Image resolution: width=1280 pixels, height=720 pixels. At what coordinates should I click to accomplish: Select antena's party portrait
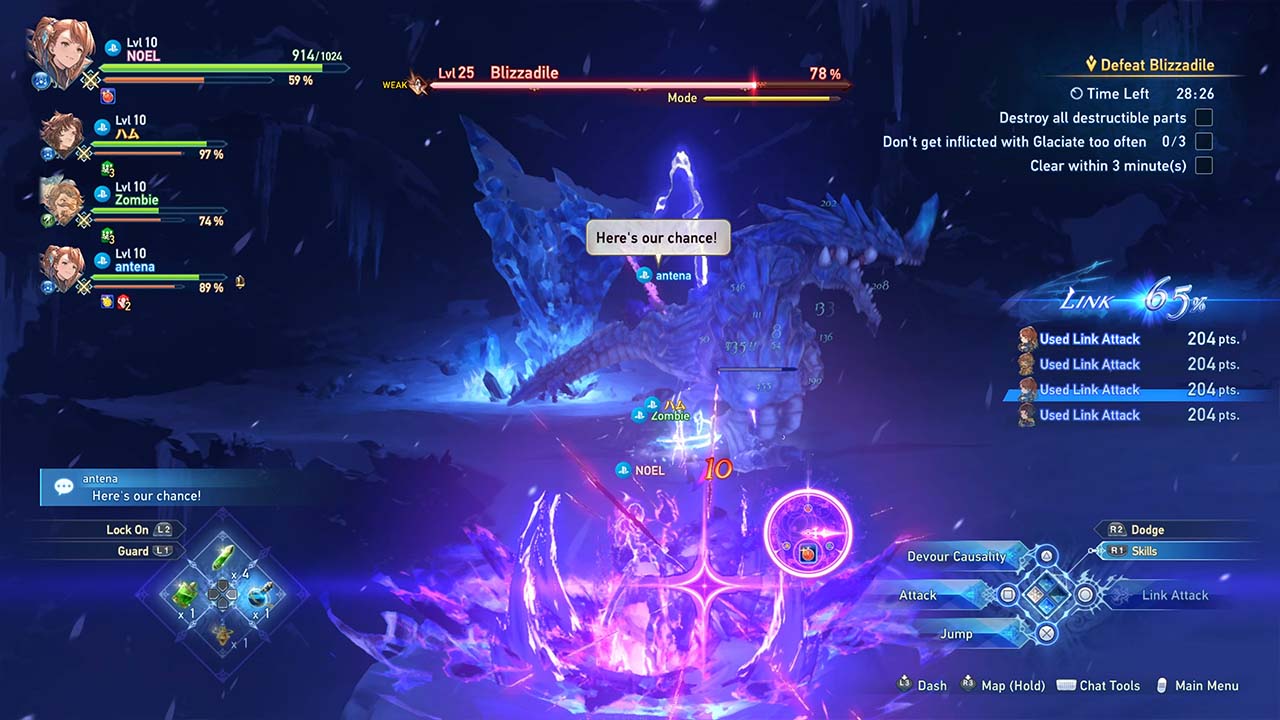click(62, 268)
